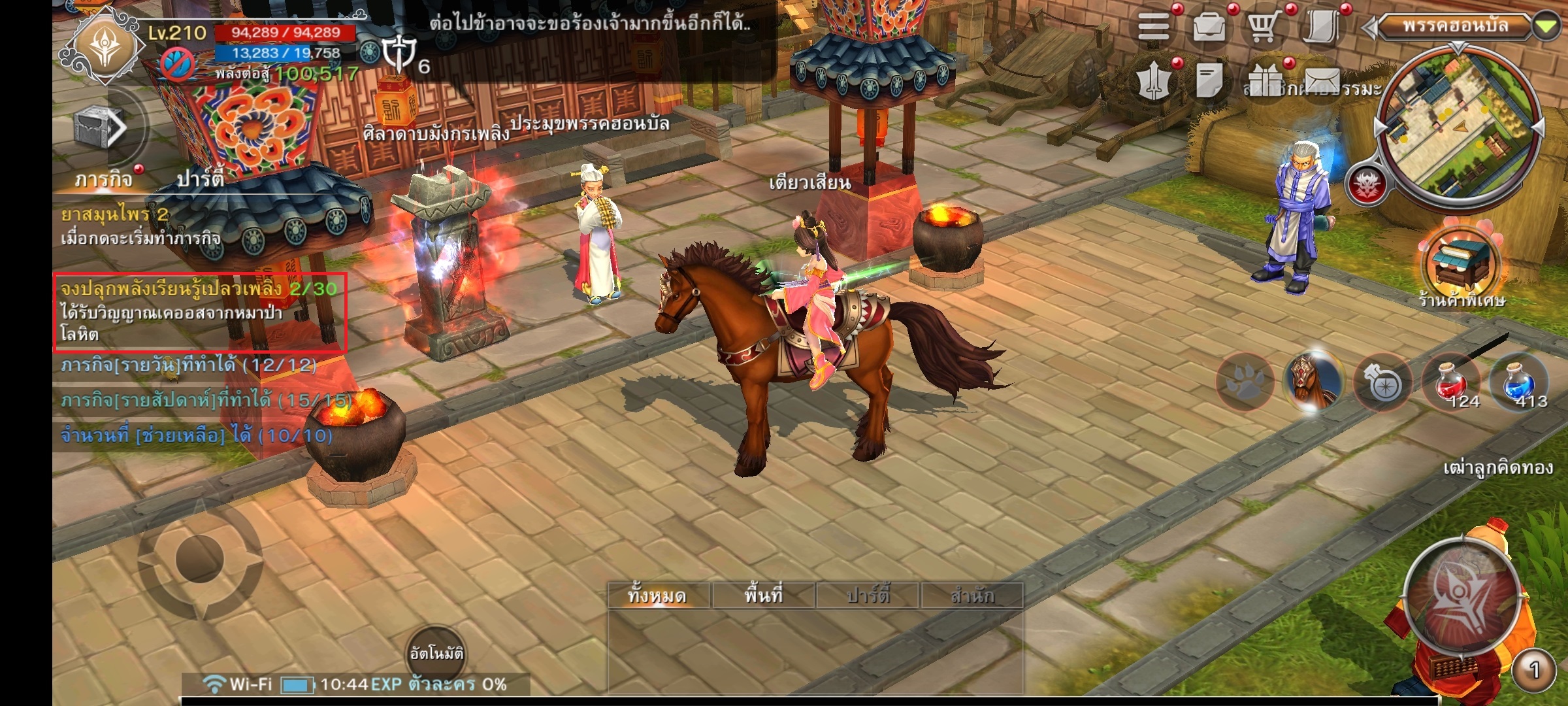Toggle the อัตโนมัติ auto-play button

point(436,652)
